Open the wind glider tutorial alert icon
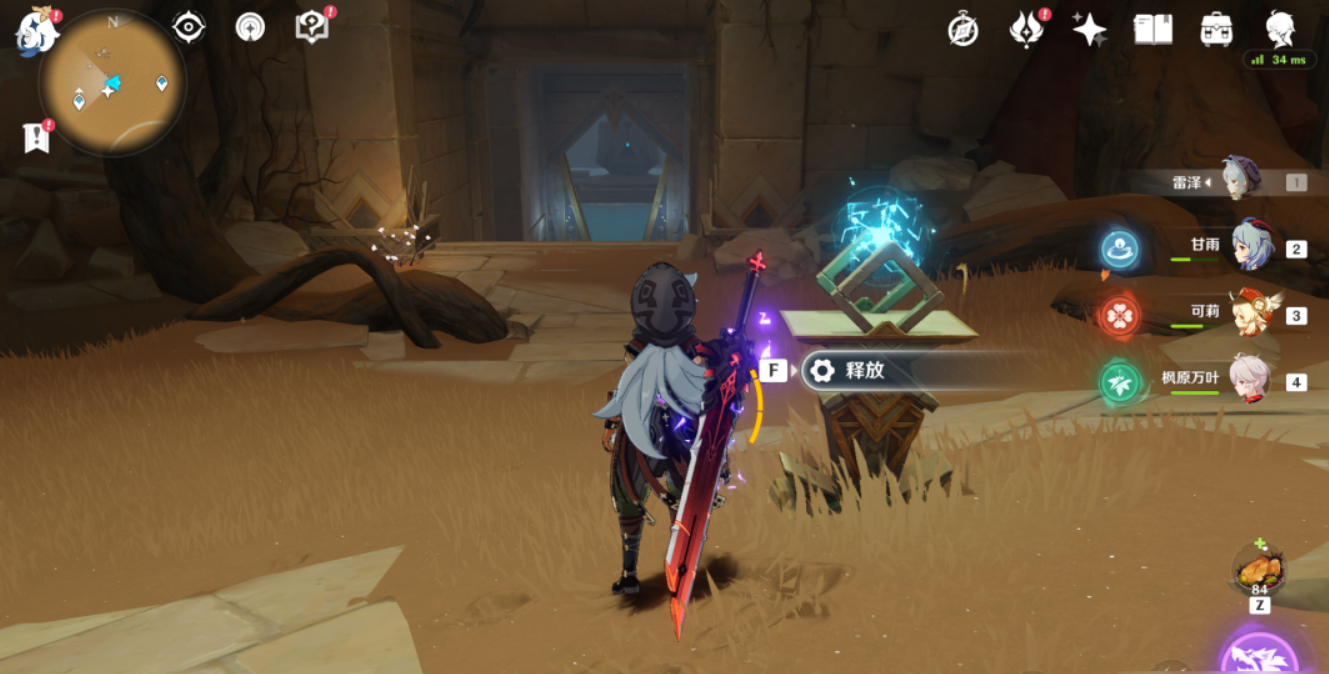This screenshot has height=674, width=1329. (250, 27)
